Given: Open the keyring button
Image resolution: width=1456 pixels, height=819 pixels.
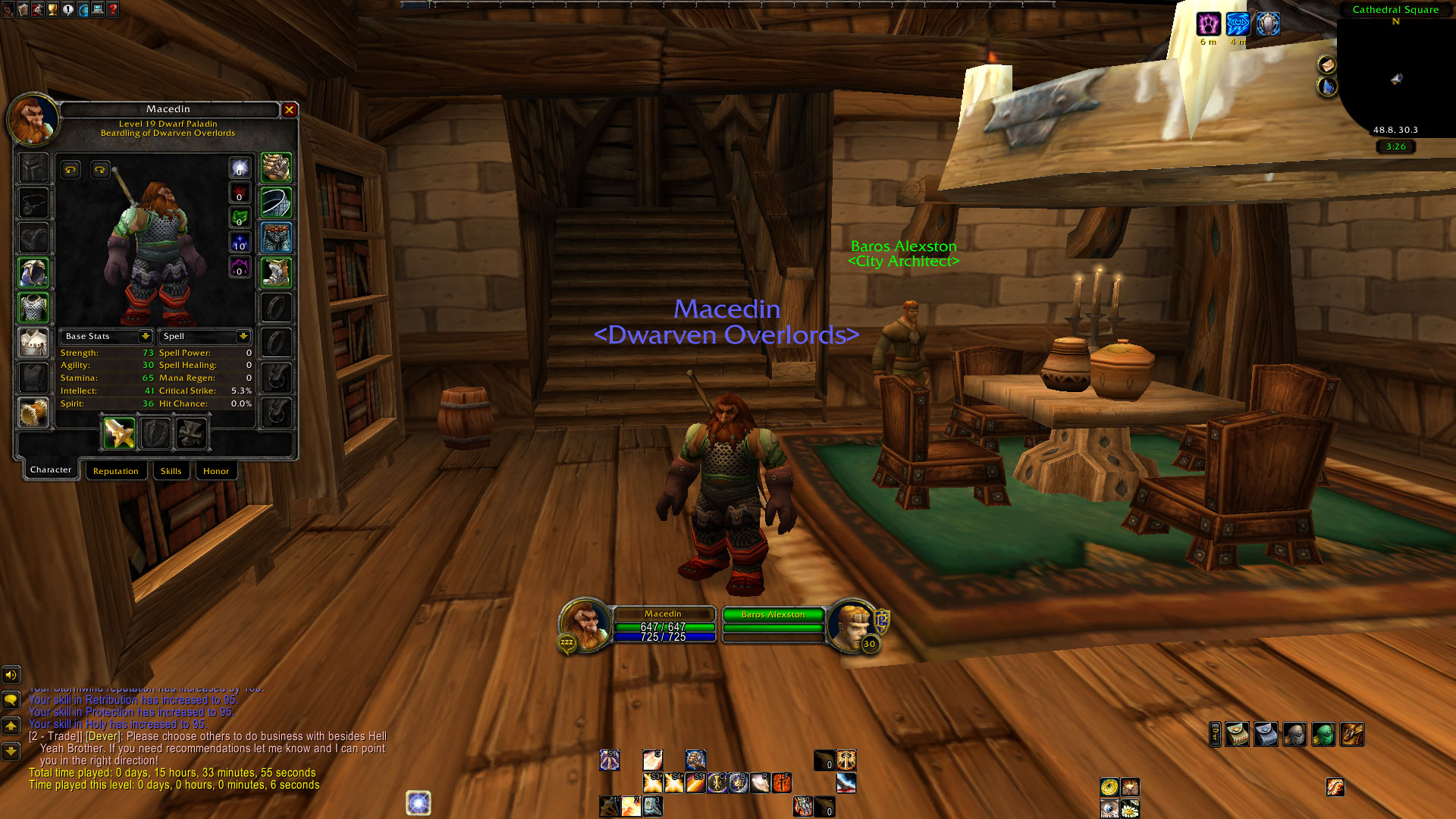Looking at the screenshot, I should point(1215,735).
